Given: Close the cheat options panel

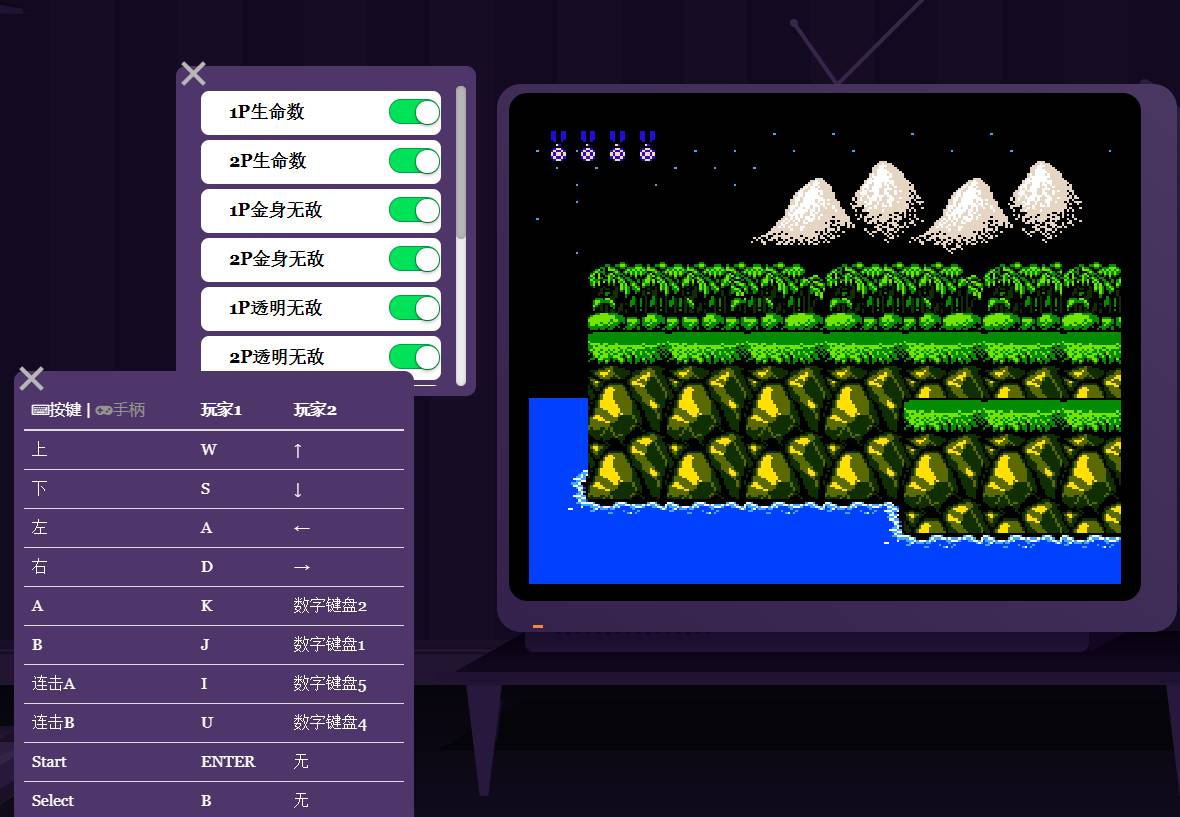Looking at the screenshot, I should coord(193,73).
